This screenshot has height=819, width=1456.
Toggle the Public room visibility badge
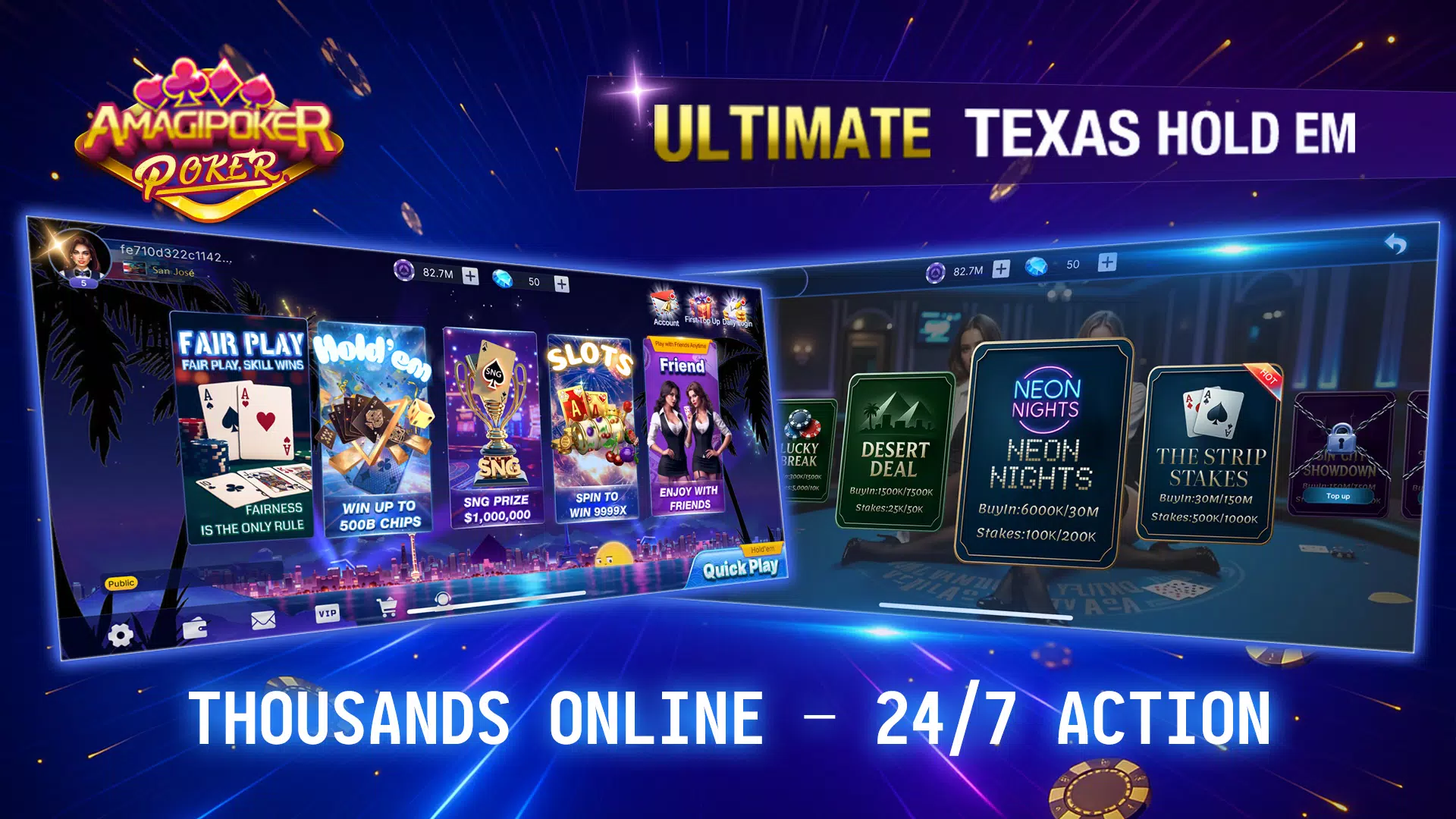pos(122,584)
